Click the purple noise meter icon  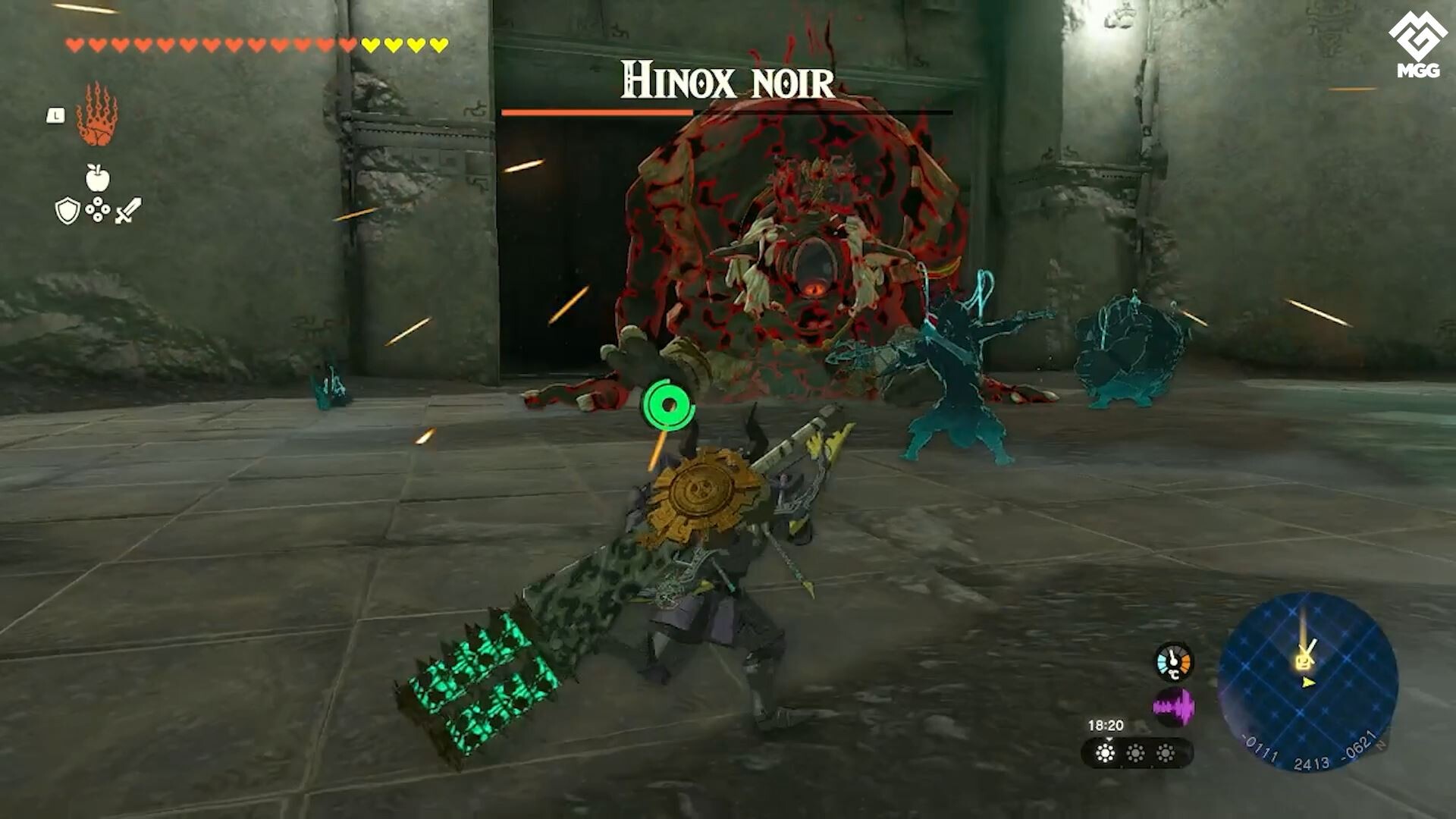1173,706
